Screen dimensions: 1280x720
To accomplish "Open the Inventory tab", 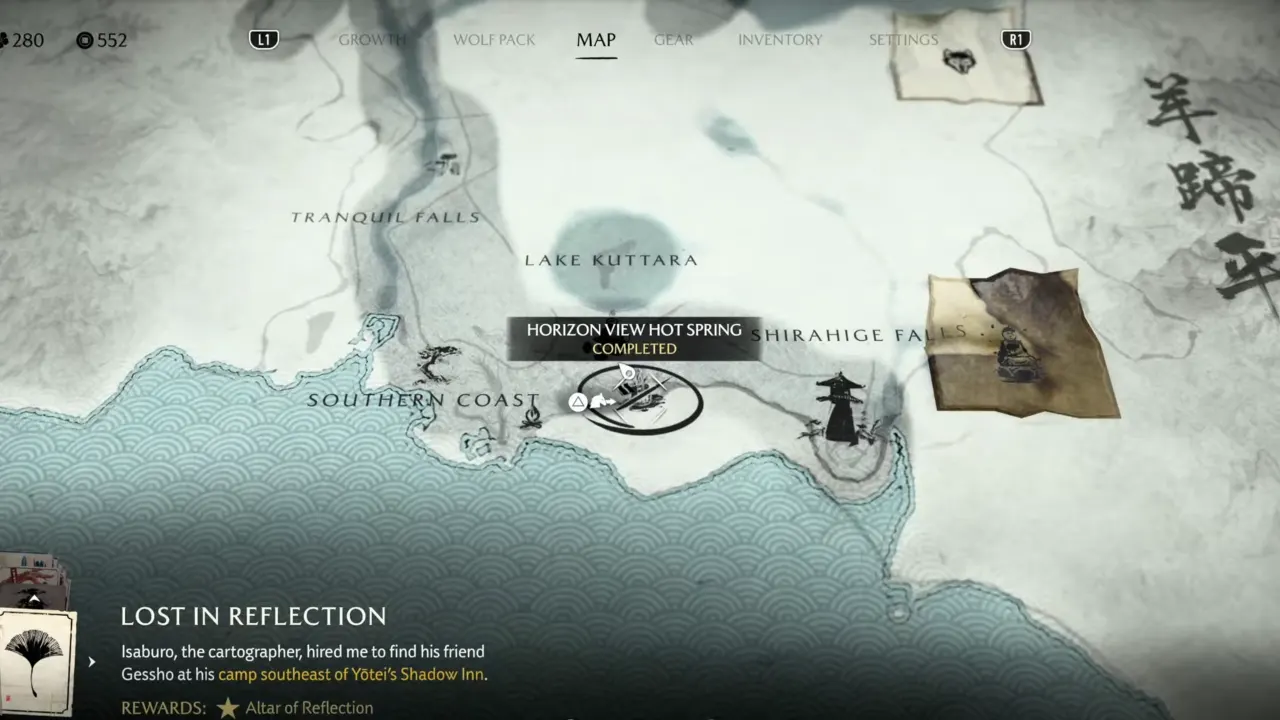I will pyautogui.click(x=780, y=40).
